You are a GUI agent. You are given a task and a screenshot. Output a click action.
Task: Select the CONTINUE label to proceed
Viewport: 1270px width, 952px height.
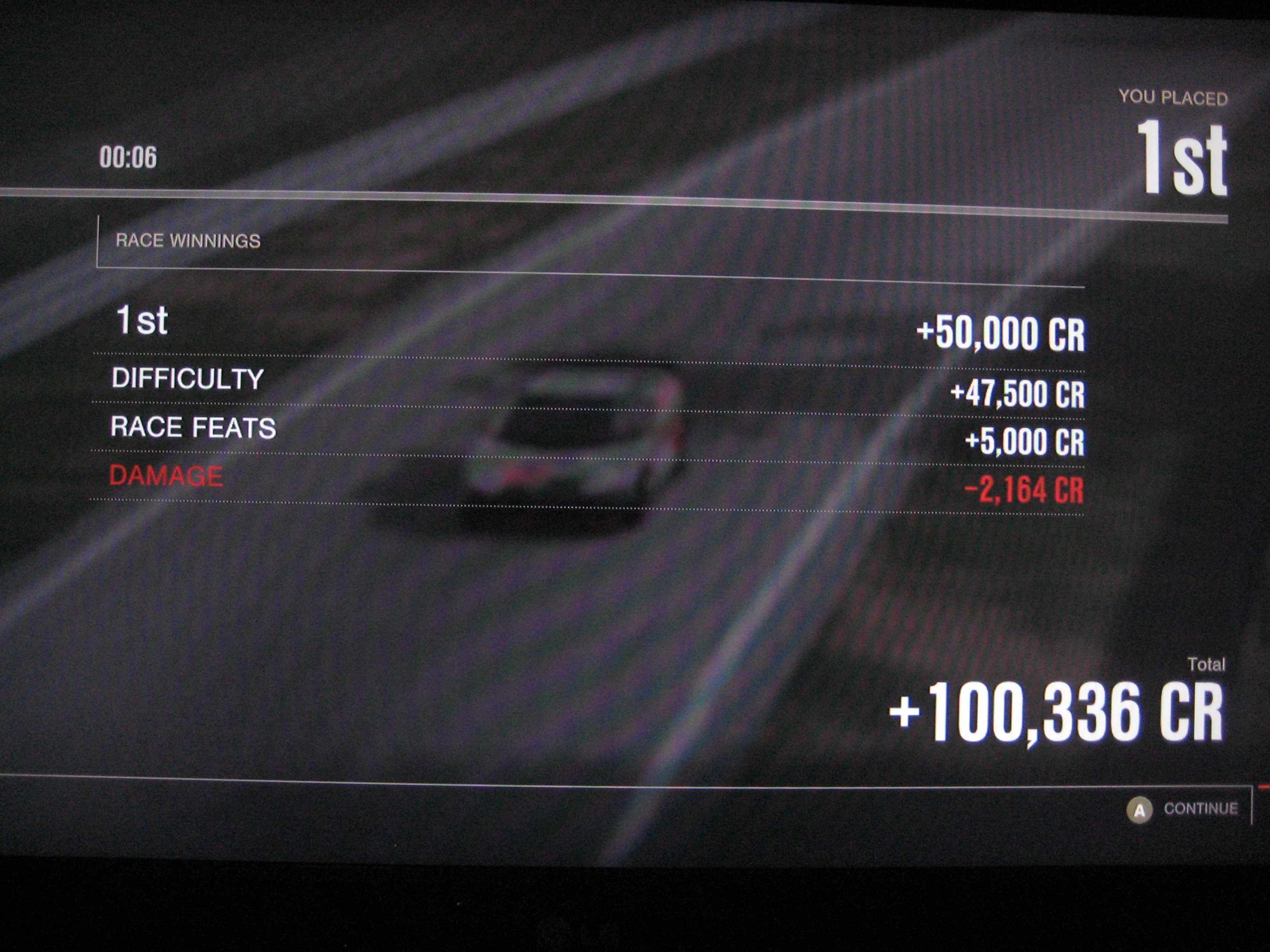click(x=1200, y=809)
